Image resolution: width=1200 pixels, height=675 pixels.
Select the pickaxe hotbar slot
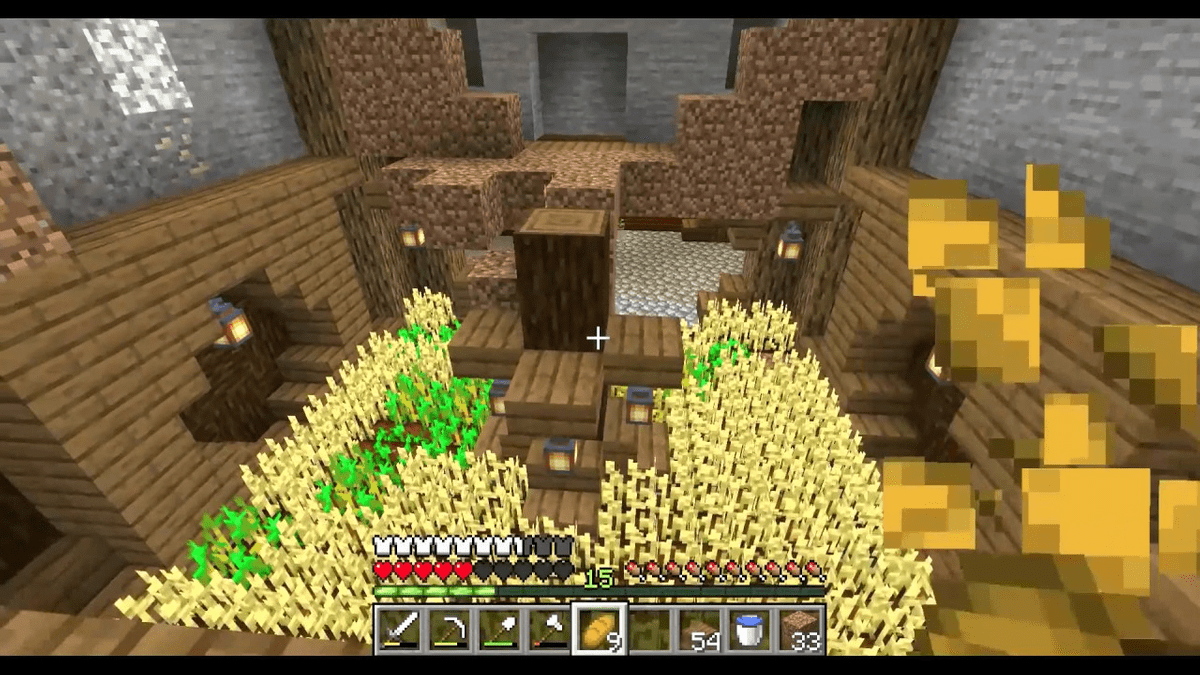pos(448,629)
